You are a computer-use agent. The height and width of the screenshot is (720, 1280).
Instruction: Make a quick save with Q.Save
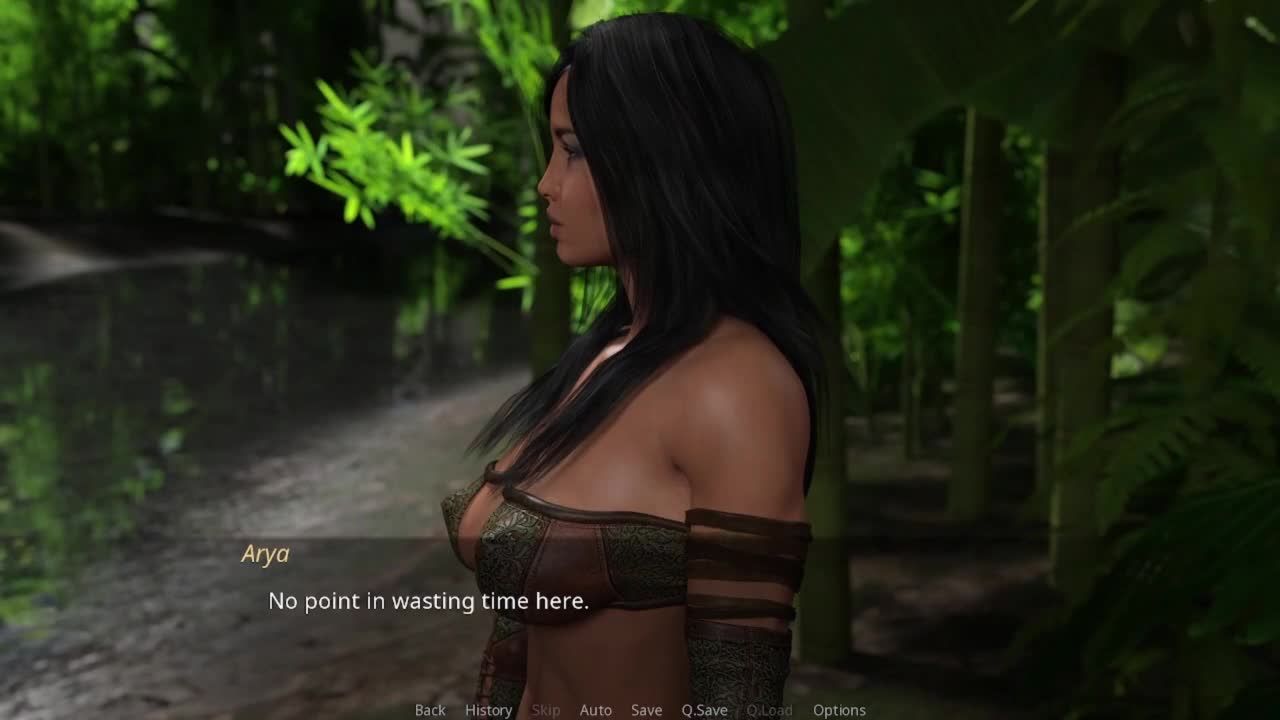[704, 710]
